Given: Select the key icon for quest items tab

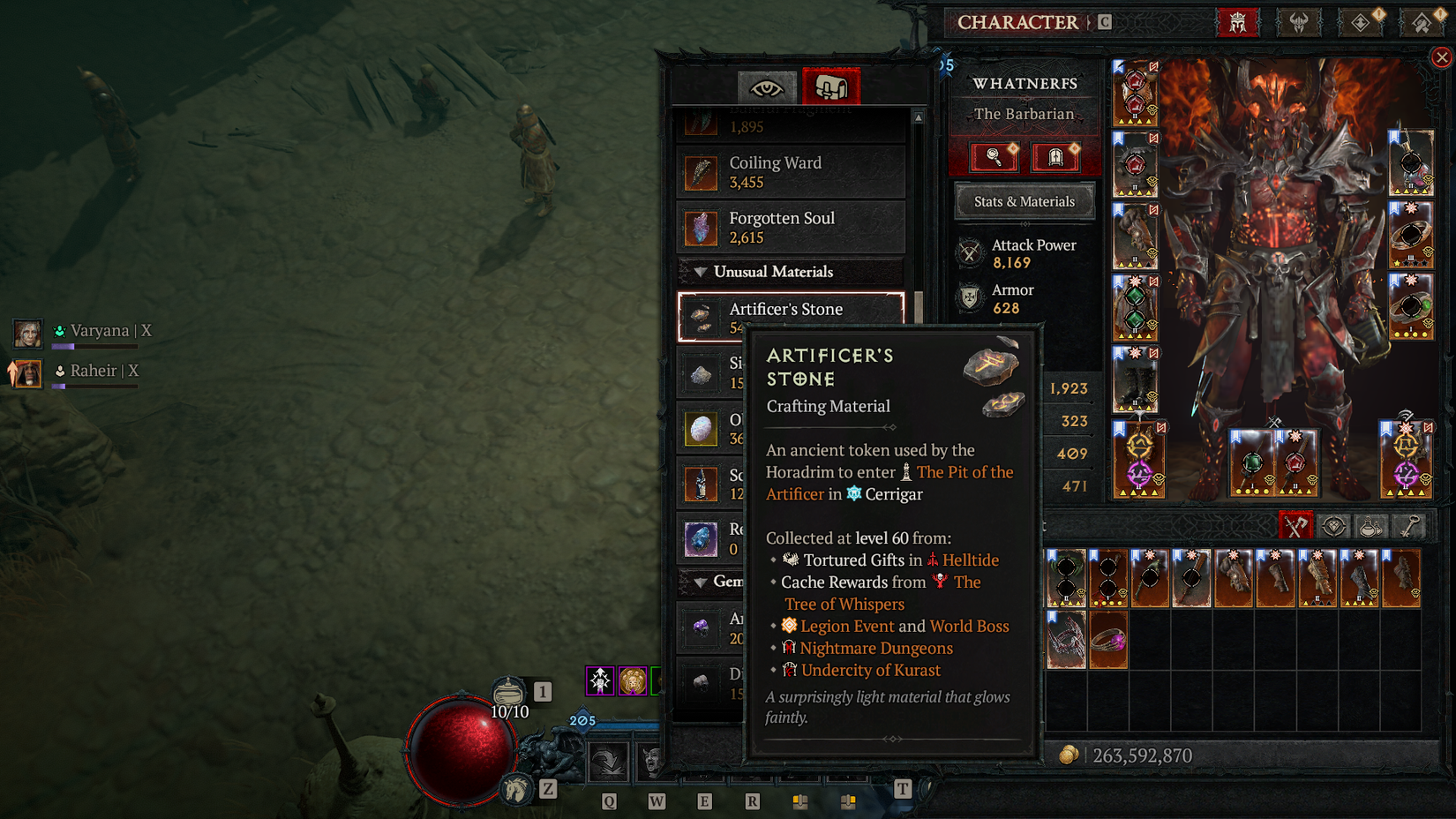Looking at the screenshot, I should (x=1409, y=525).
